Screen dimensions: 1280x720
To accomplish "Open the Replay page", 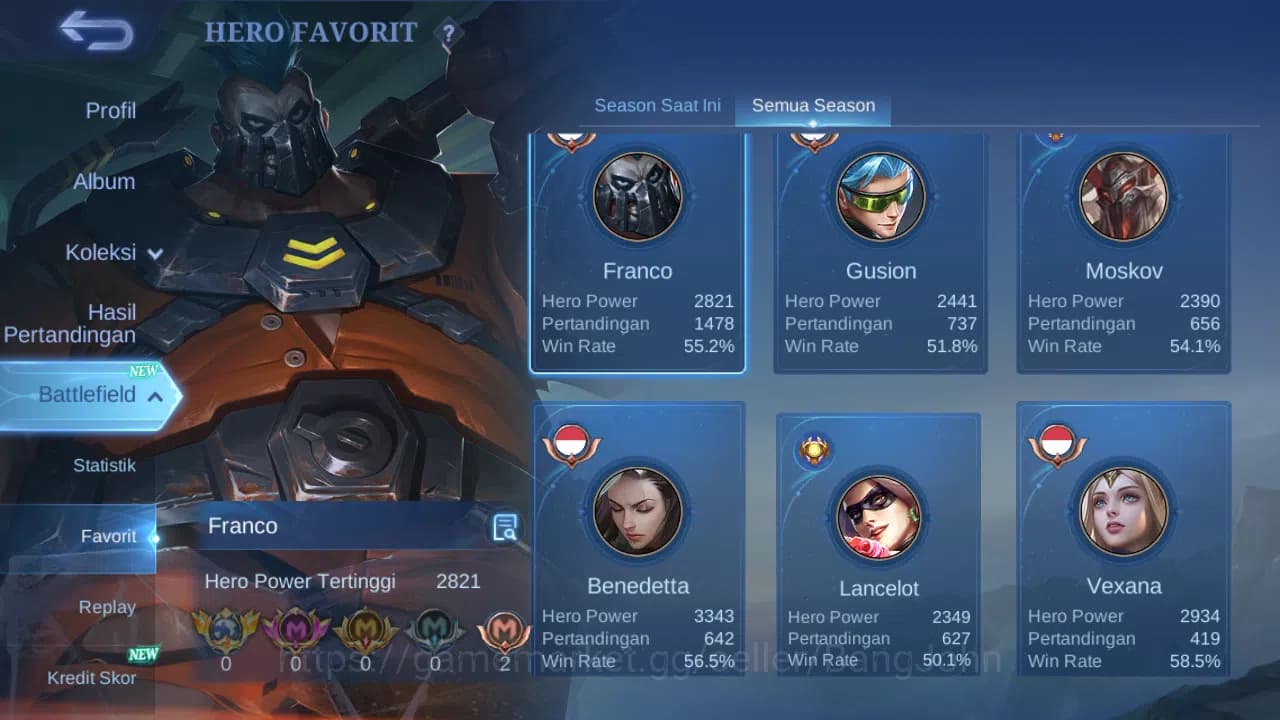I will click(107, 607).
